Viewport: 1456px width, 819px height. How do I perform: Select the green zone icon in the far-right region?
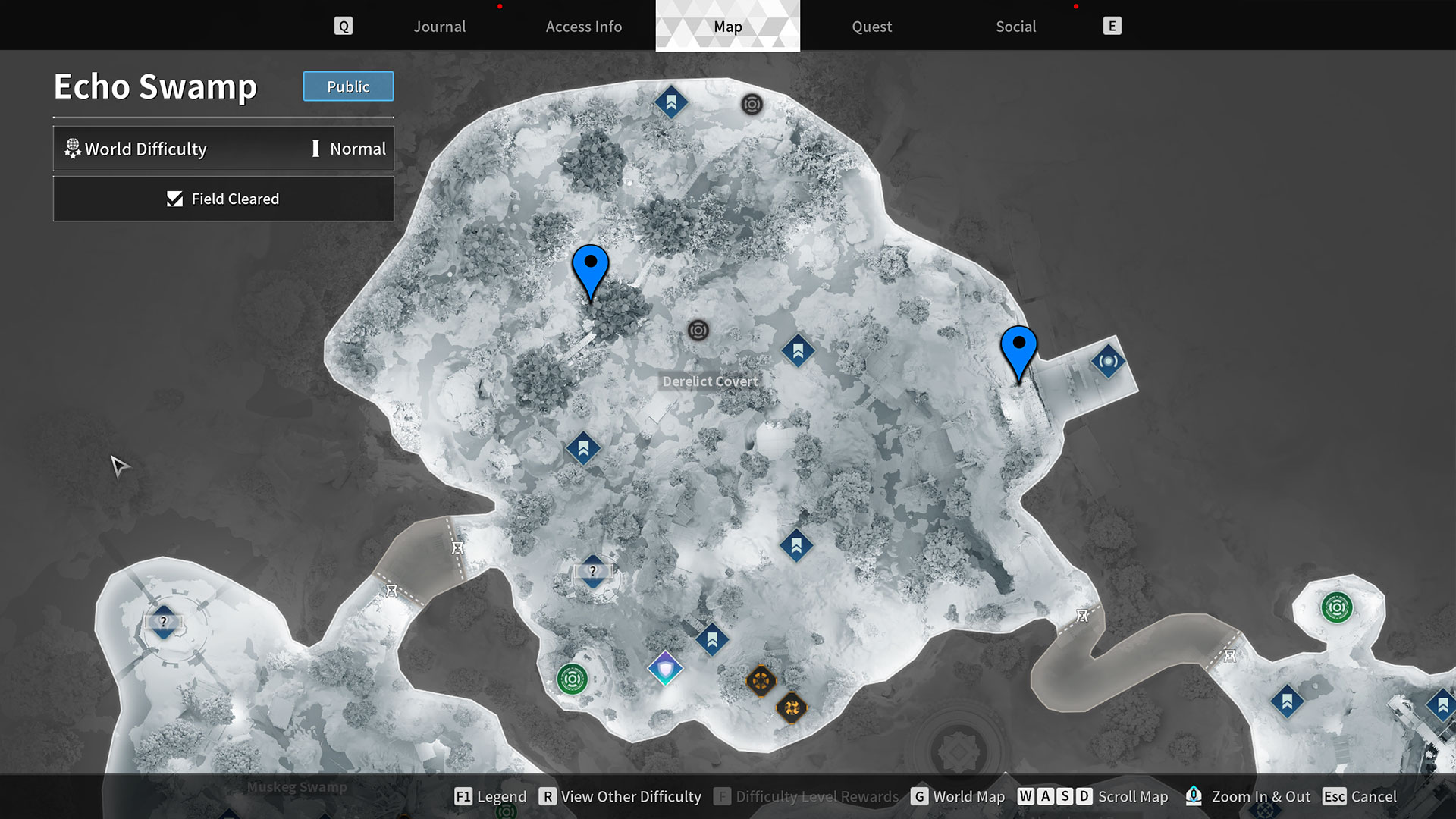point(1335,606)
